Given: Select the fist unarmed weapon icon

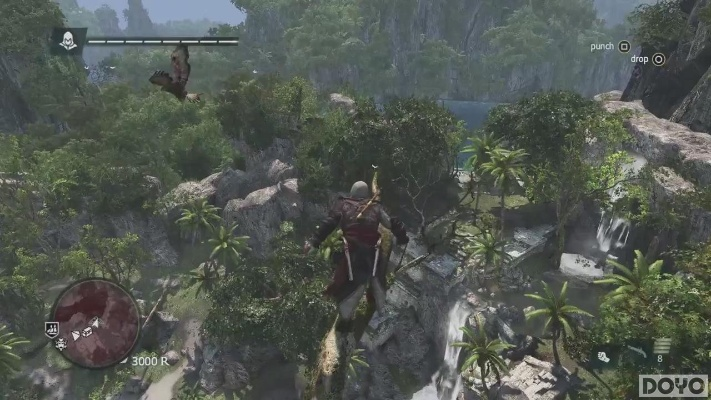Looking at the screenshot, I should point(604,355).
